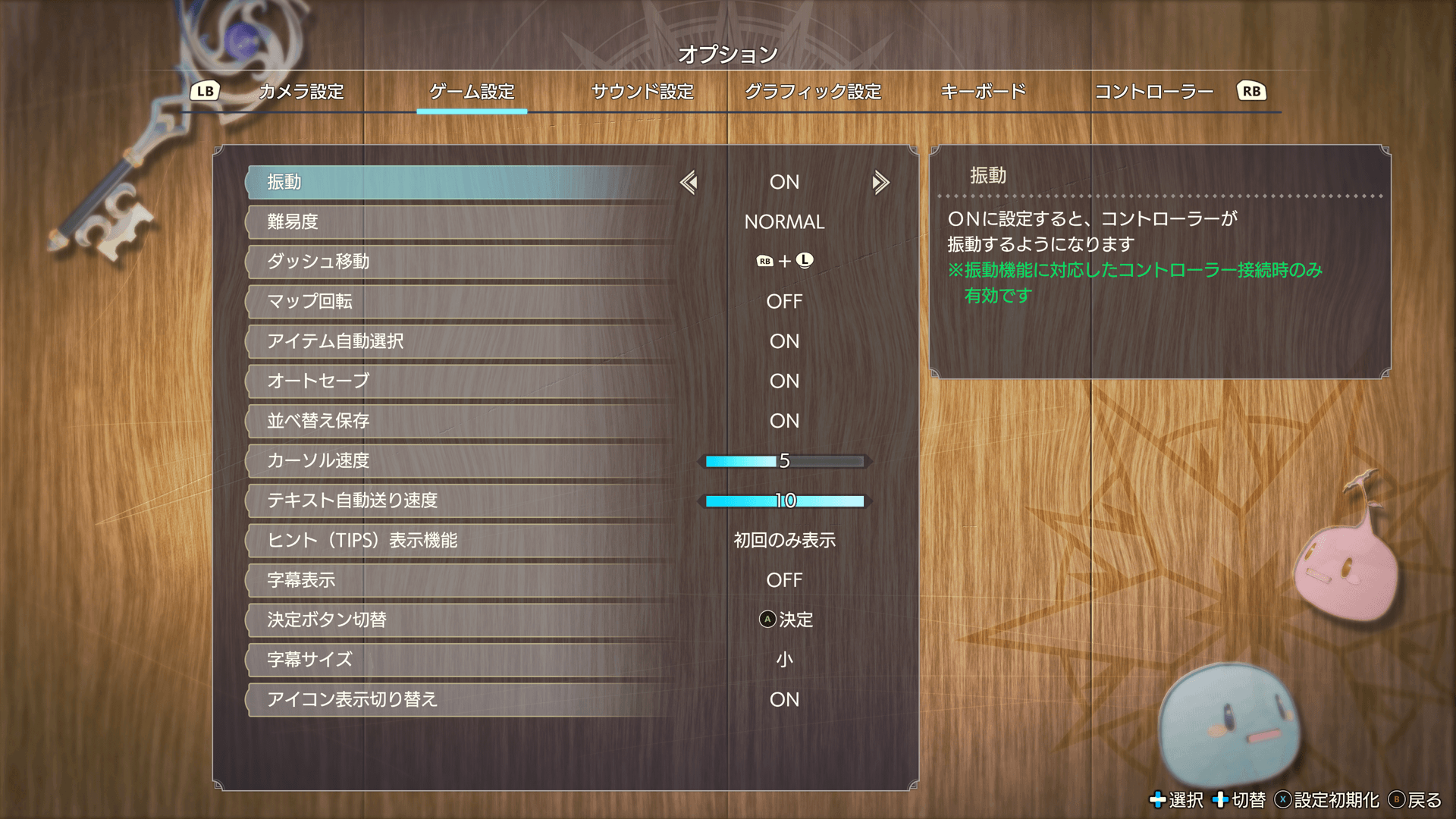Image resolution: width=1456 pixels, height=819 pixels.
Task: Click the テキスト自動送り速度 slider bar
Action: coord(784,500)
